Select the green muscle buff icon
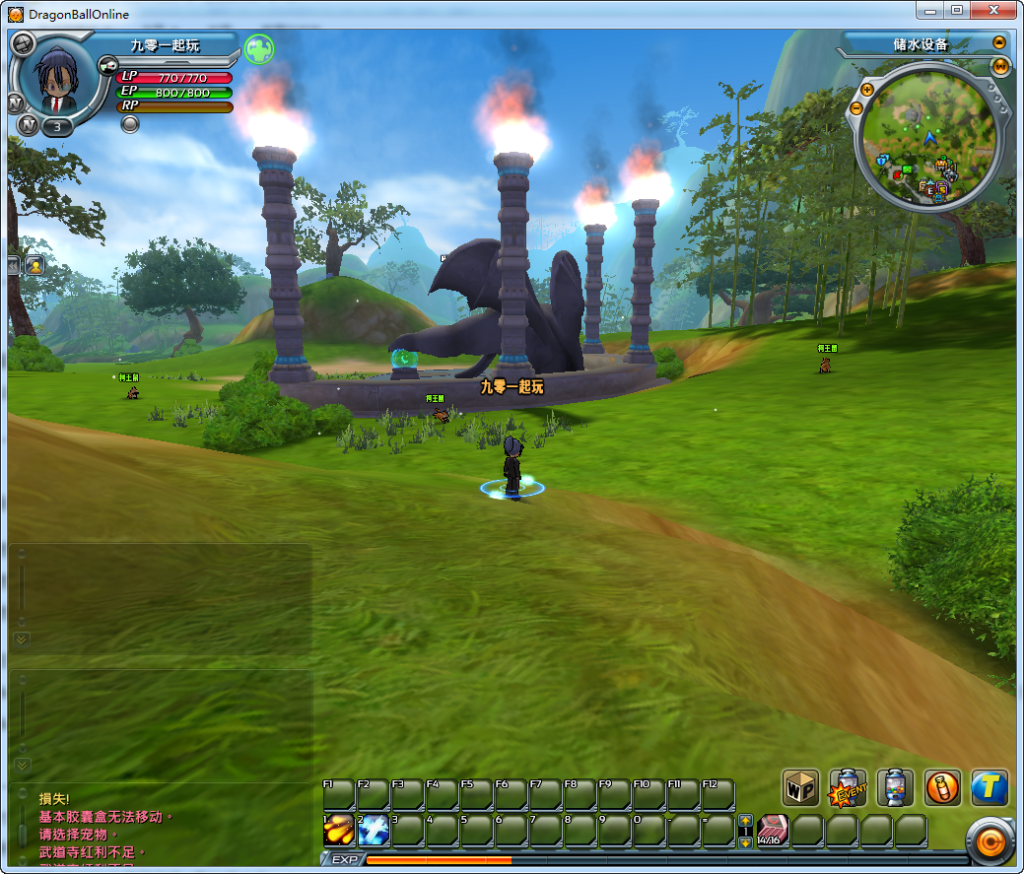The width and height of the screenshot is (1024, 874). tap(259, 48)
